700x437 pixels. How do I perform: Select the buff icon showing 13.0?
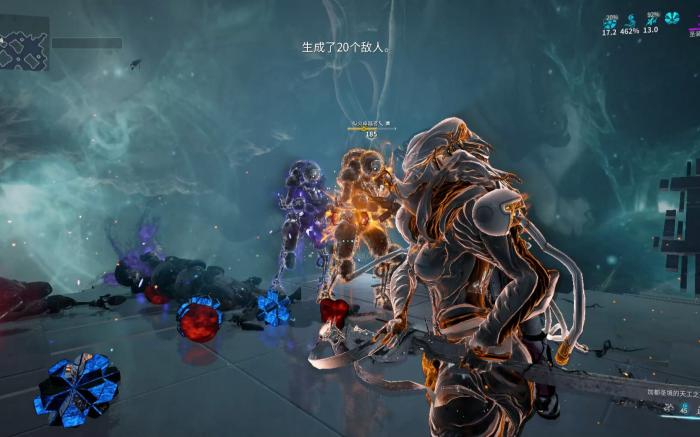click(x=651, y=21)
